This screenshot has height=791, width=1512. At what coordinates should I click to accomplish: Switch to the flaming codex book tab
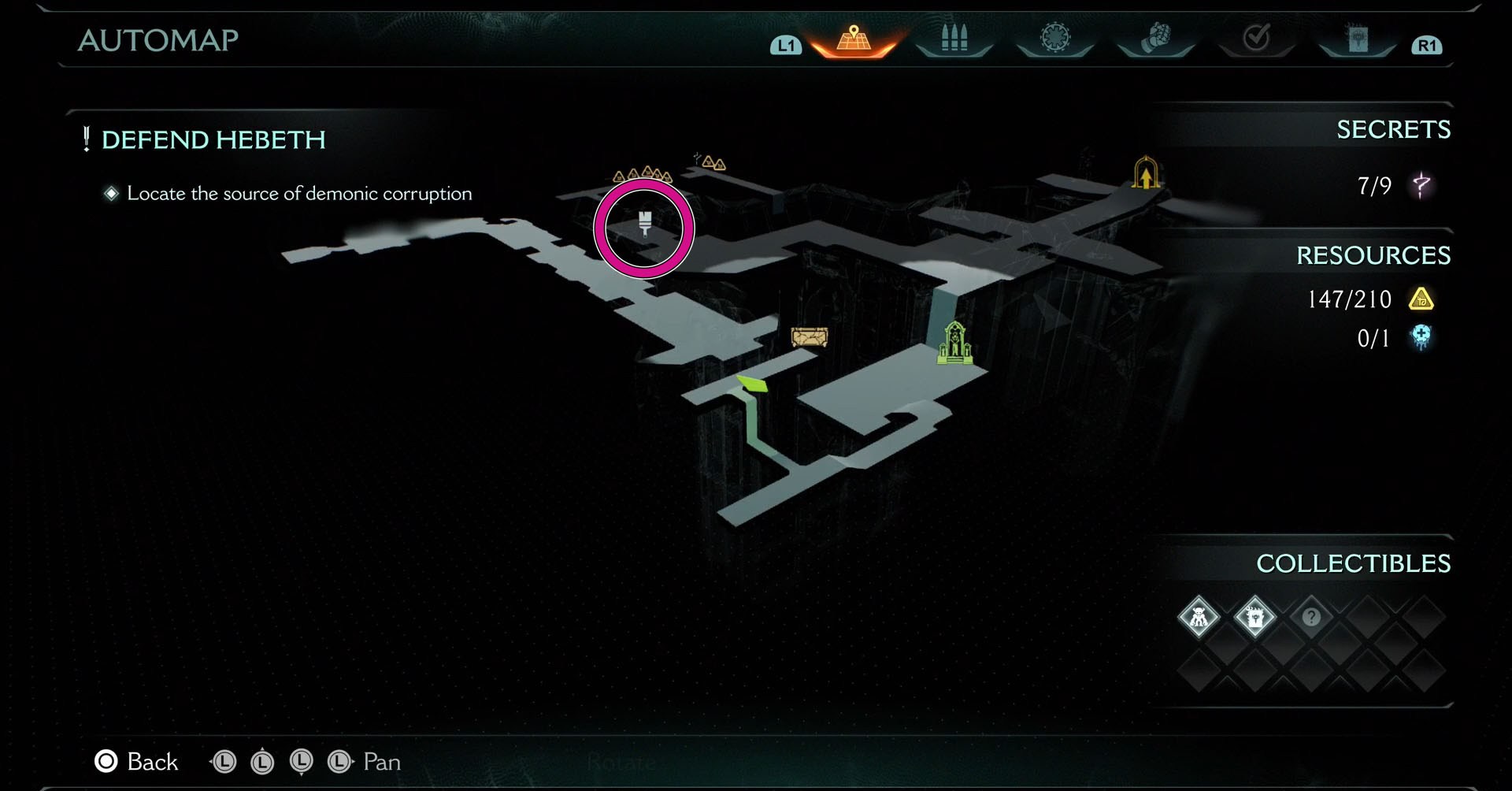(1357, 39)
